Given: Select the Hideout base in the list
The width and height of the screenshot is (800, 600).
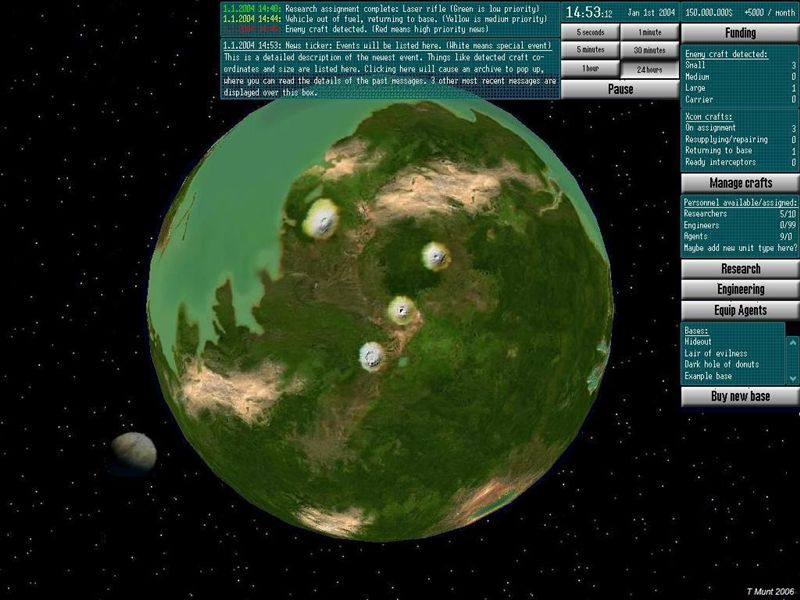Looking at the screenshot, I should (698, 342).
